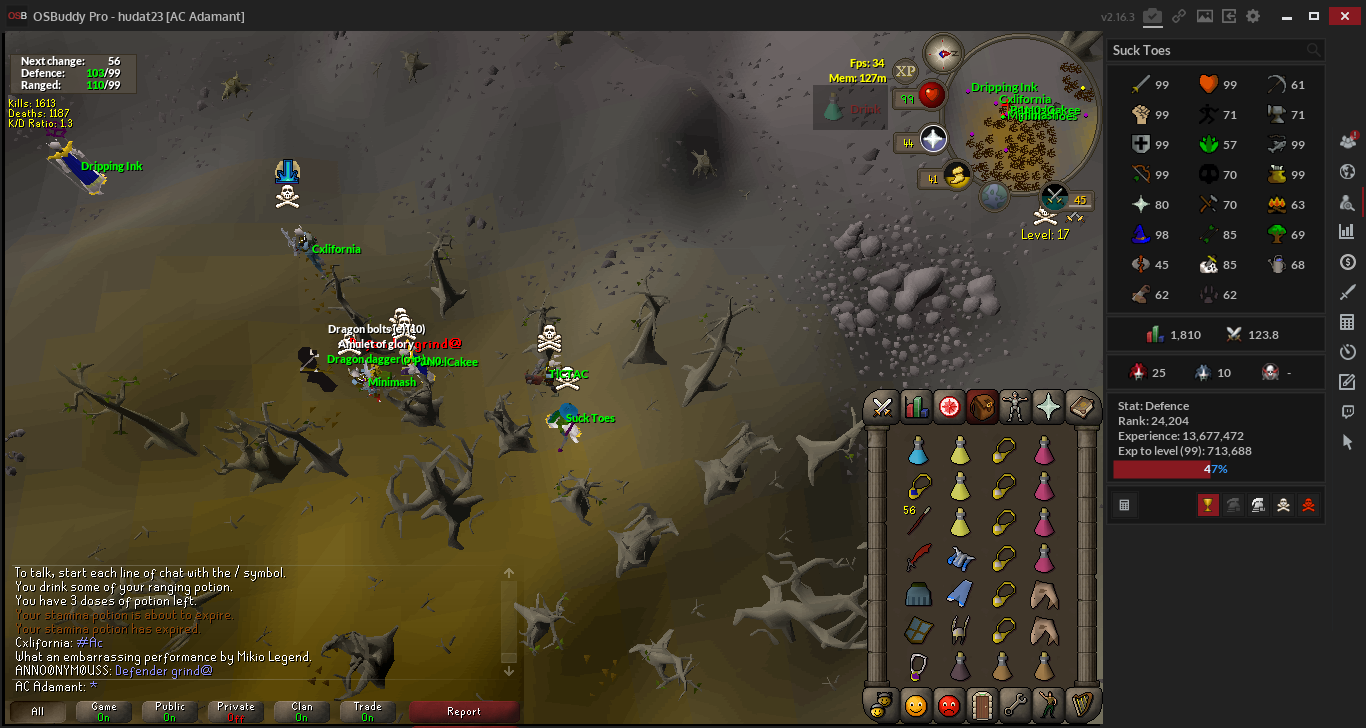The image size is (1366, 728).
Task: Click the compass above the minimap
Action: click(942, 52)
